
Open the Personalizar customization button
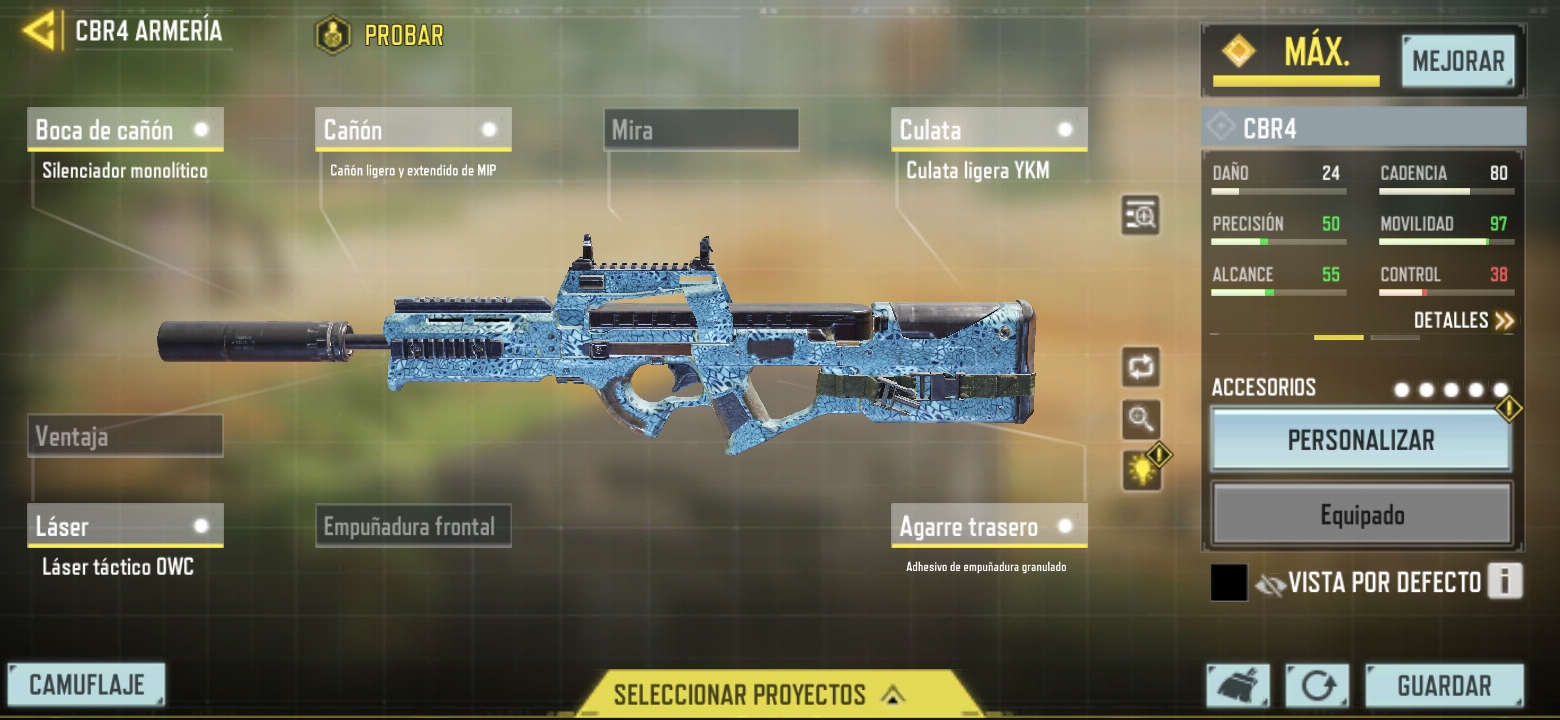pyautogui.click(x=1361, y=440)
